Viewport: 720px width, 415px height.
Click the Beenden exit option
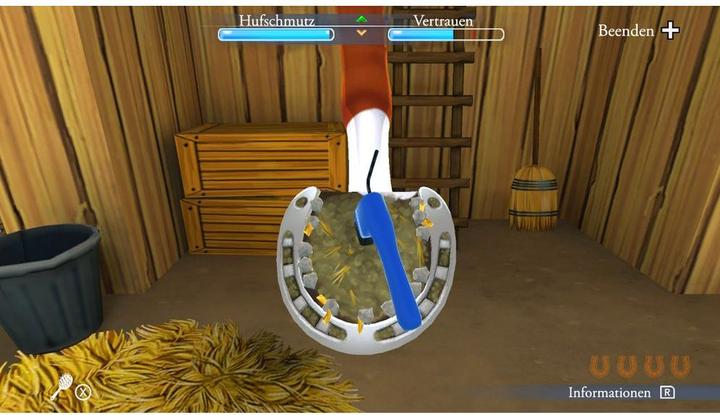coord(638,31)
